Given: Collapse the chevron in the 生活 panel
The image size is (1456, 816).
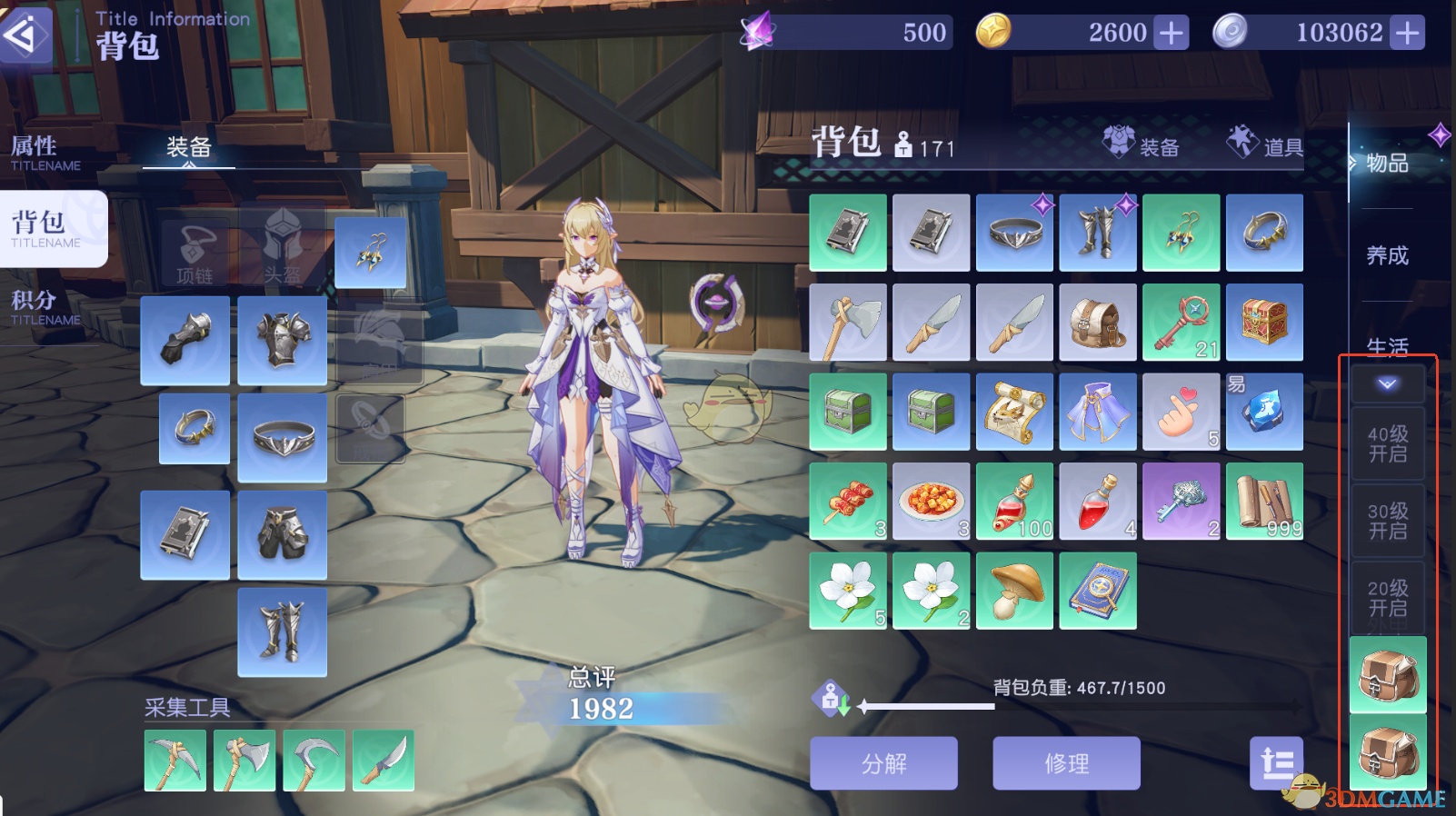Looking at the screenshot, I should pyautogui.click(x=1388, y=383).
